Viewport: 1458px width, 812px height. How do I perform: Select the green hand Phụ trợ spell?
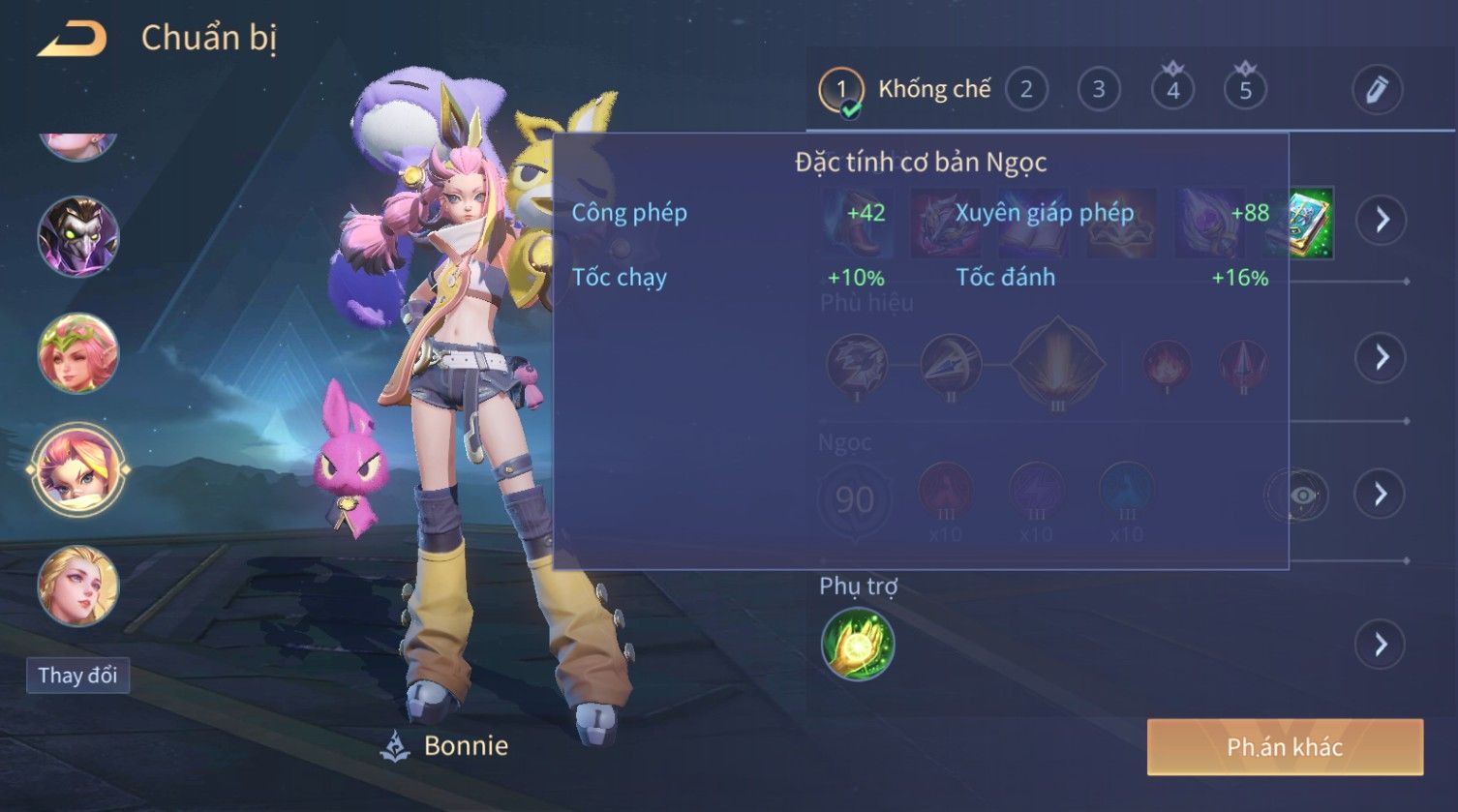coord(858,645)
